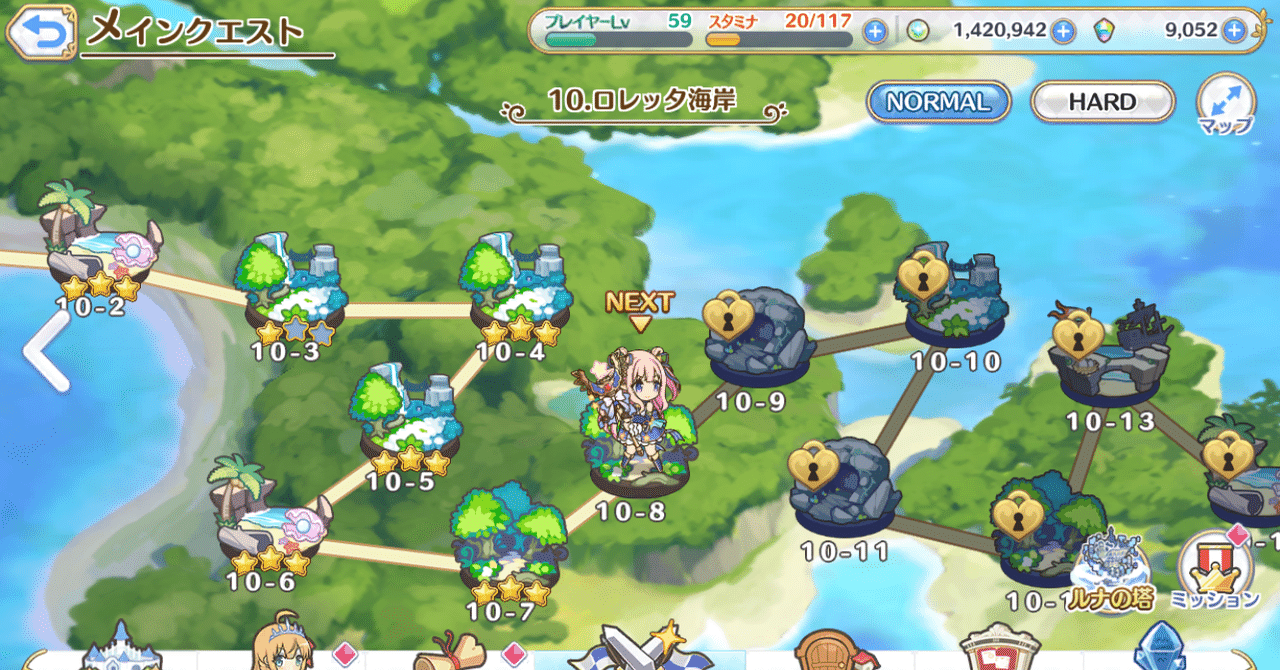Go to previous area with left arrow
The width and height of the screenshot is (1280, 670).
(x=46, y=350)
